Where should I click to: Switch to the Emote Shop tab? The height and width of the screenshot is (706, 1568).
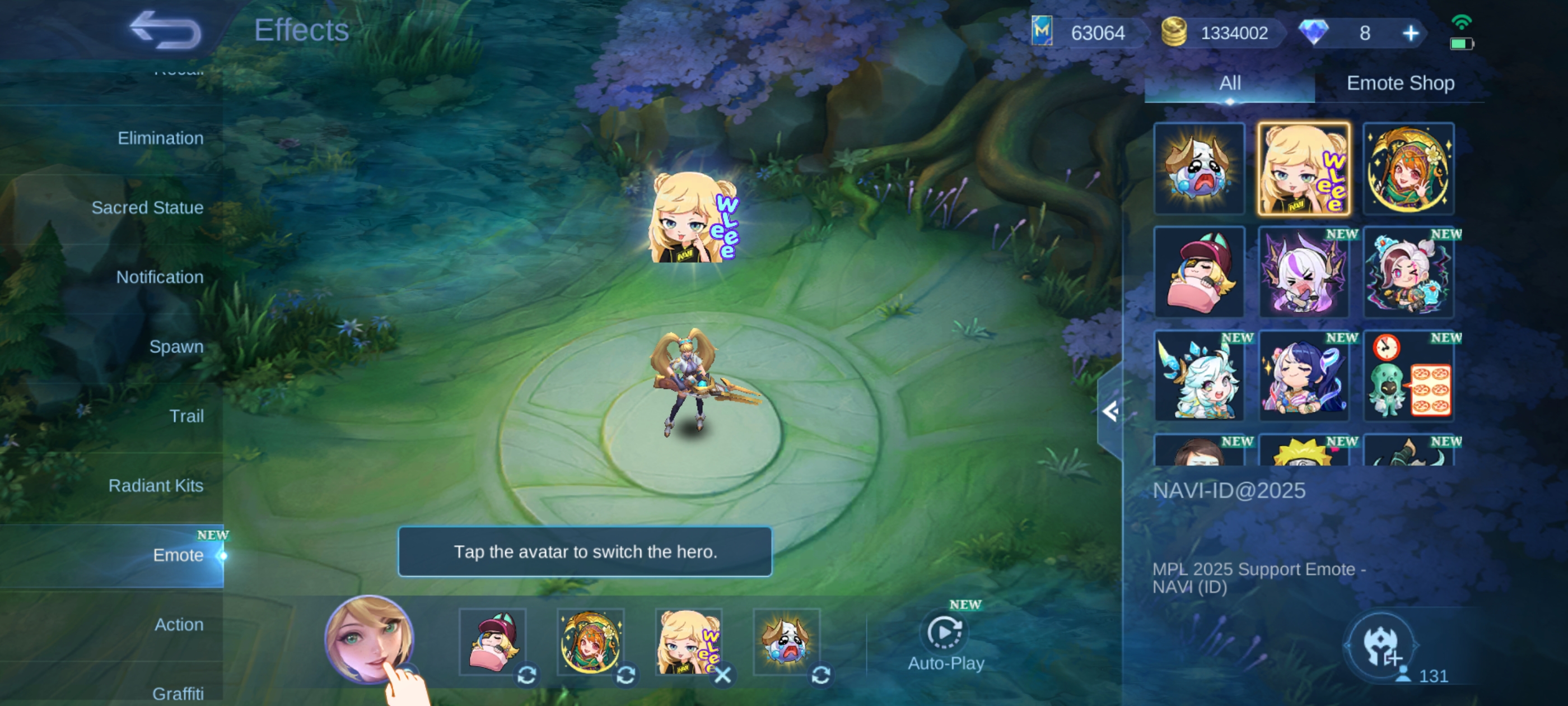[x=1400, y=83]
